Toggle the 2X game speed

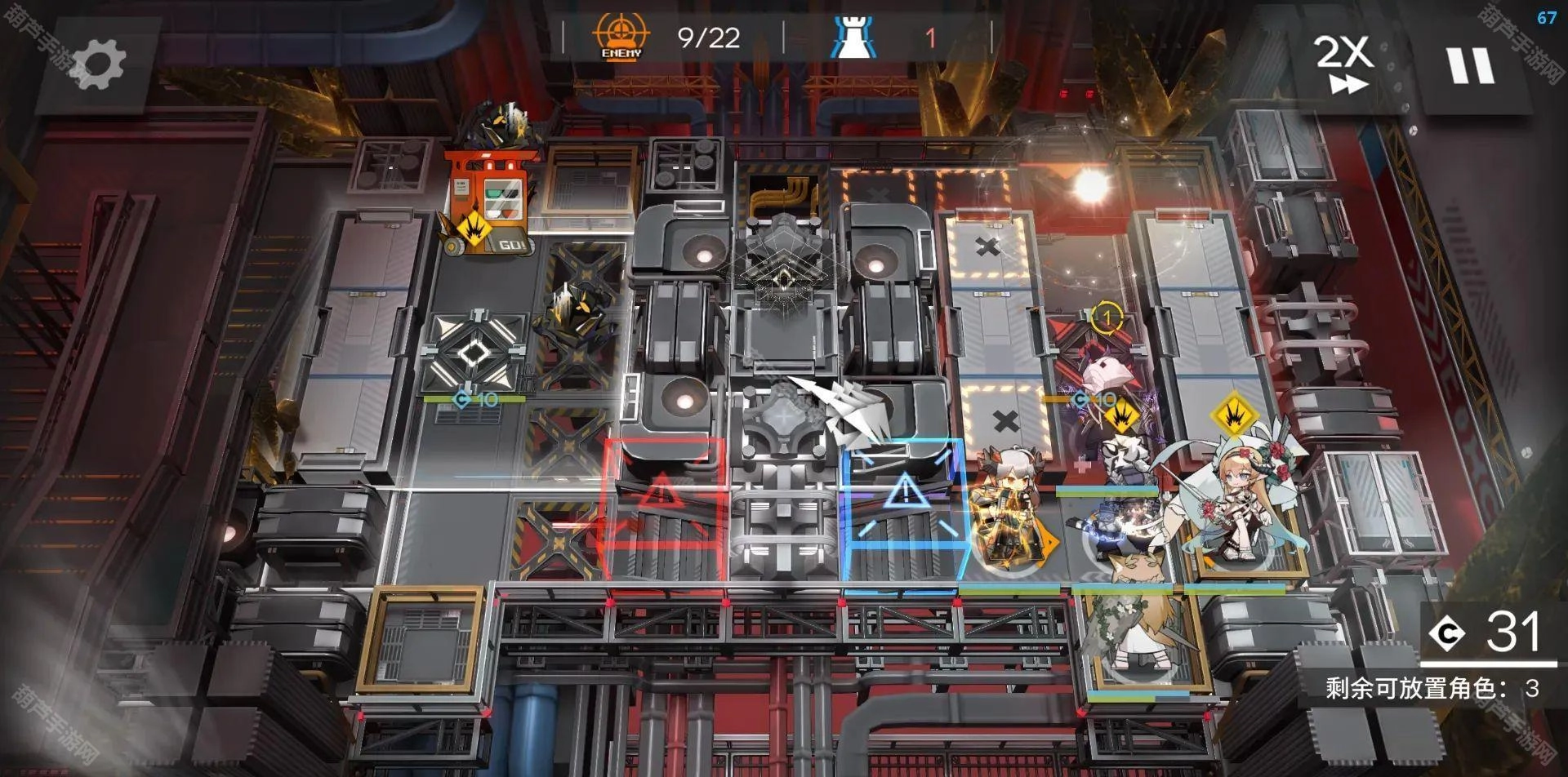(x=1343, y=64)
